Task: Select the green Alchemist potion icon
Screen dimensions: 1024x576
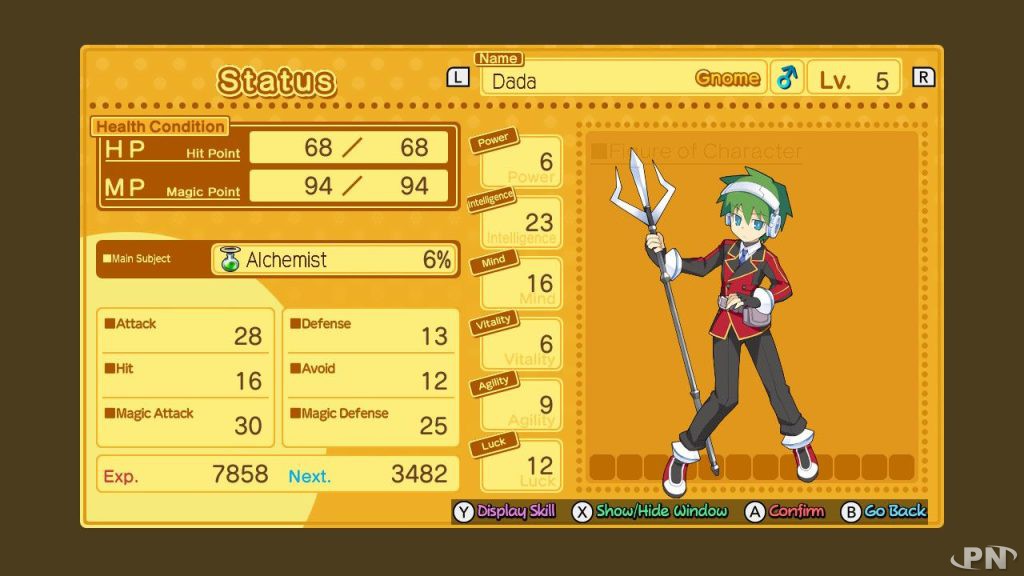Action: point(230,260)
